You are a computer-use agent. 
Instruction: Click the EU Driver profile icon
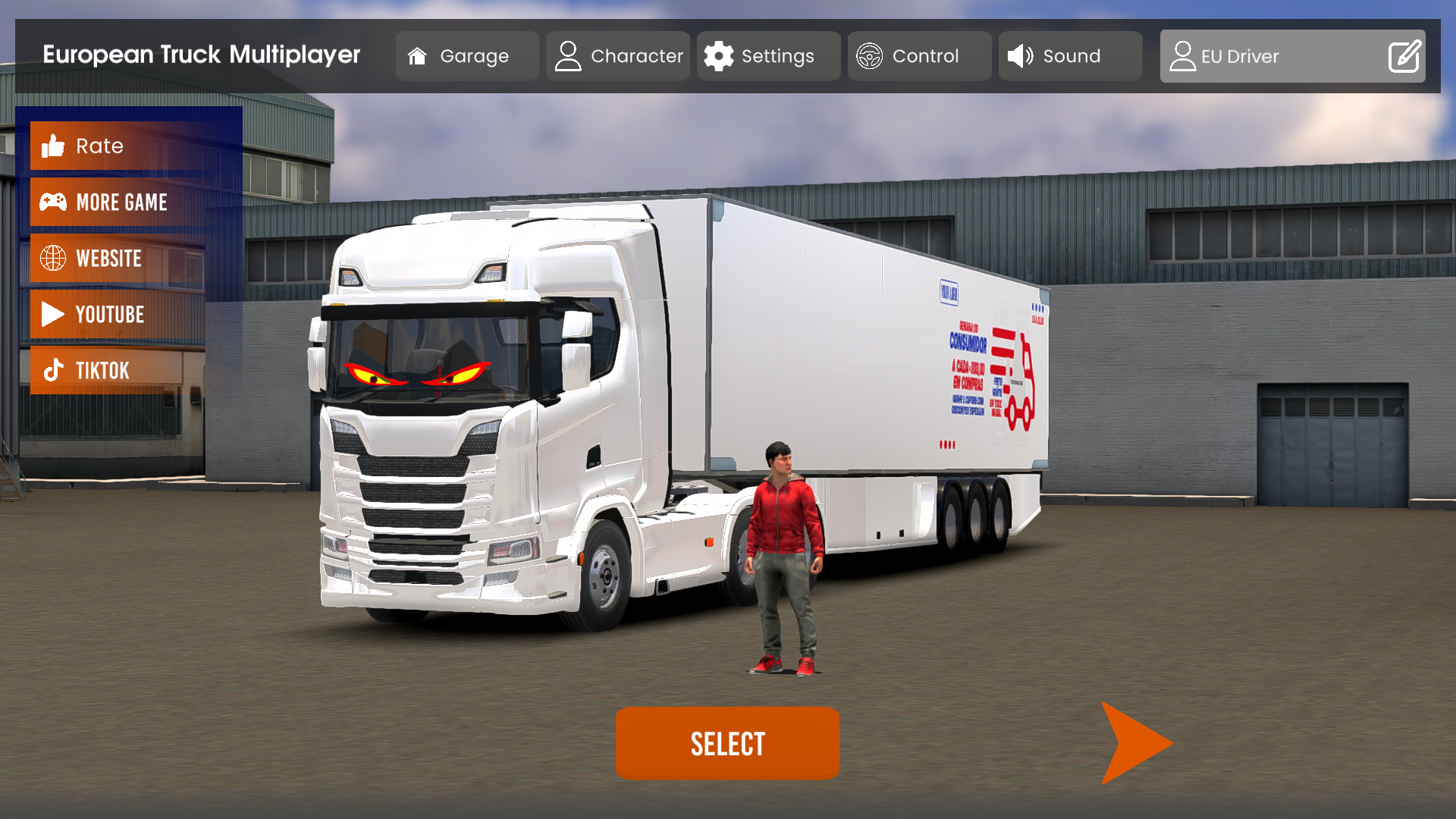coord(1182,55)
